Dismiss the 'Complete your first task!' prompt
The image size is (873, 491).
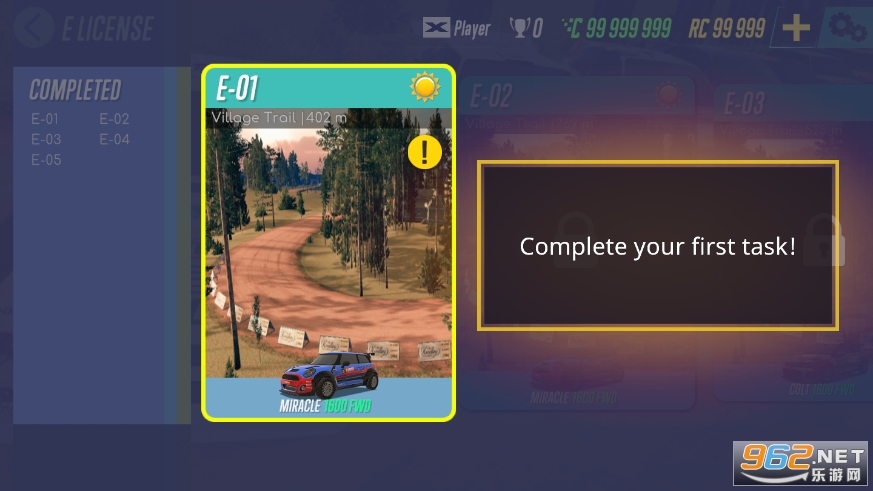(657, 246)
